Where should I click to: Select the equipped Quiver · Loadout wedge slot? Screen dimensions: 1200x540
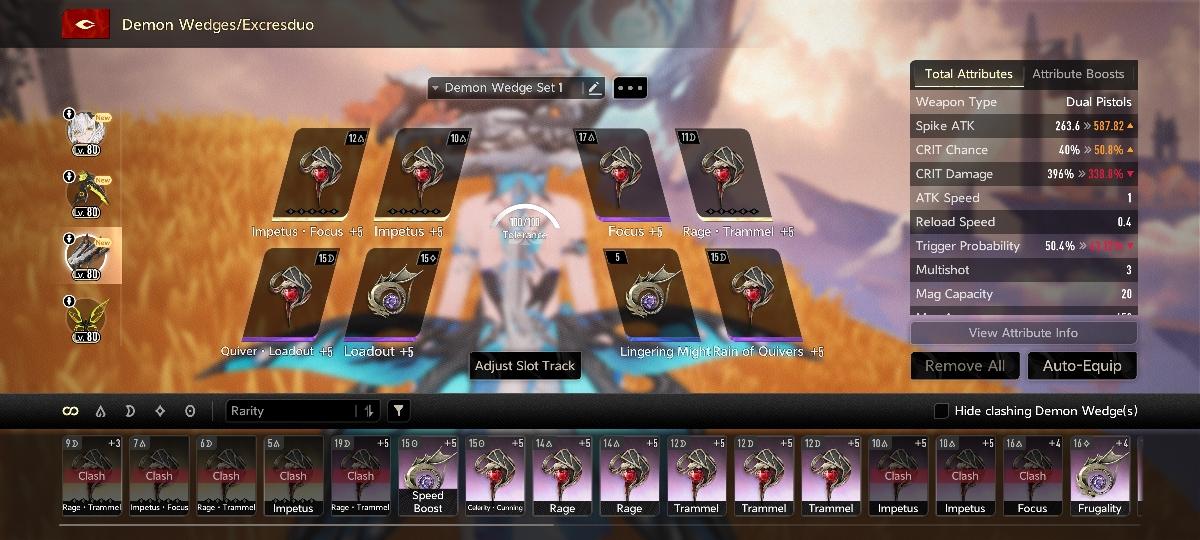(x=284, y=296)
